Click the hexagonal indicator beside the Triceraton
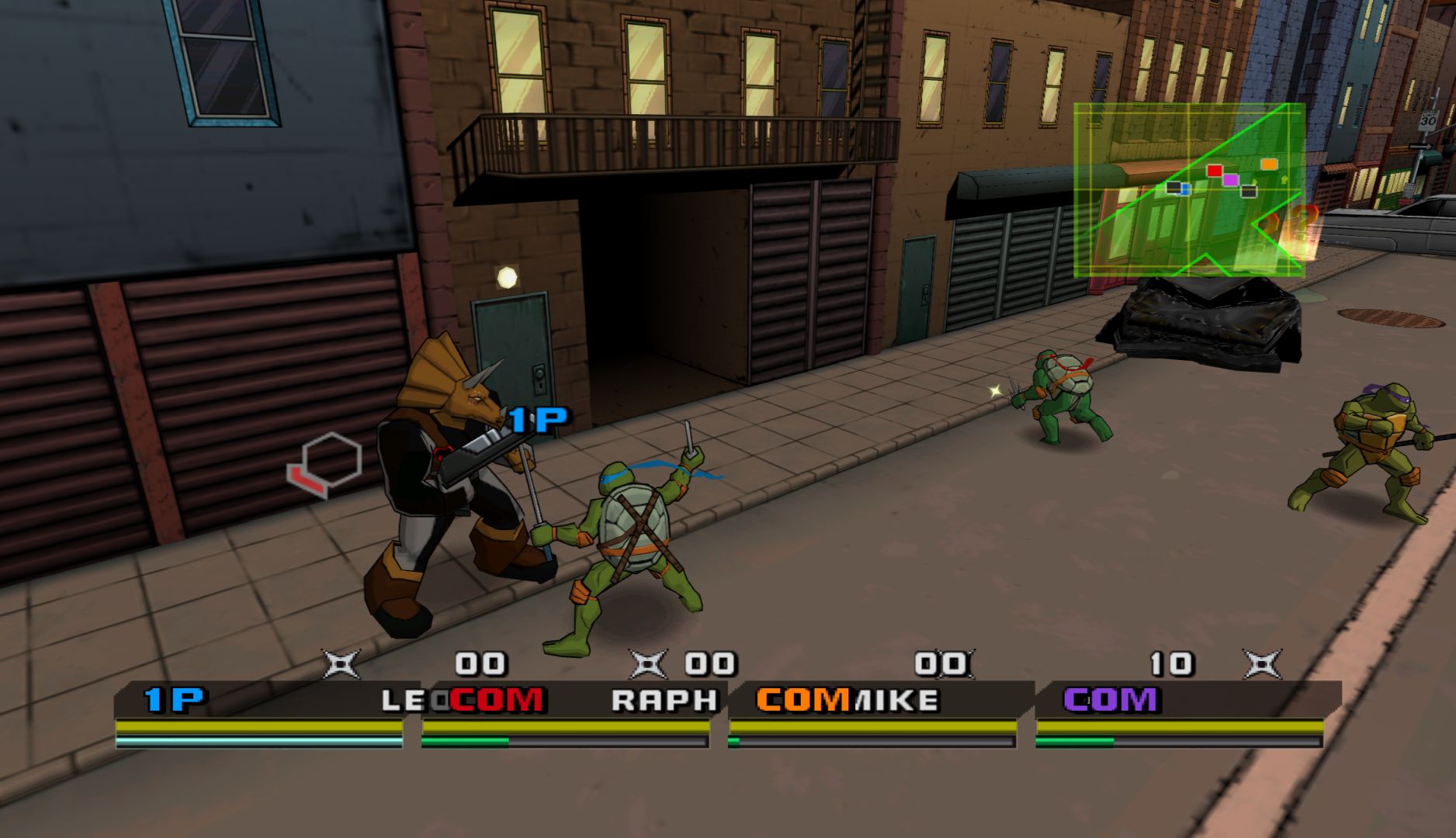 coord(326,465)
